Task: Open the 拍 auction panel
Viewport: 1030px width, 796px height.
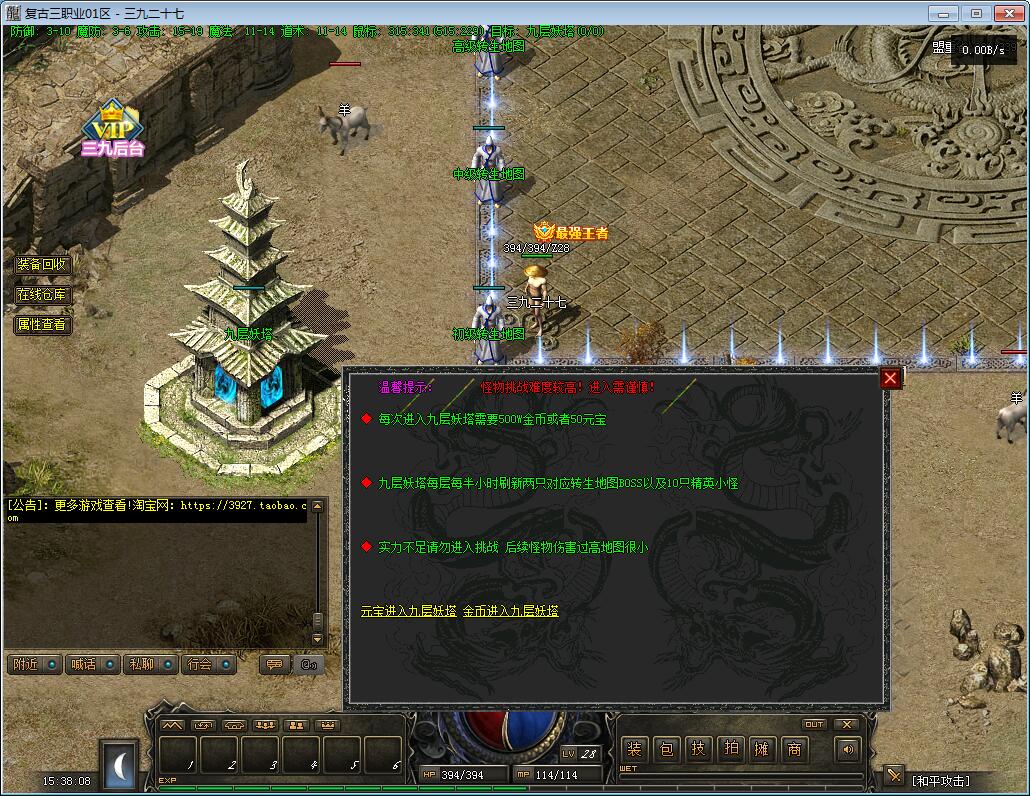Action: (730, 749)
